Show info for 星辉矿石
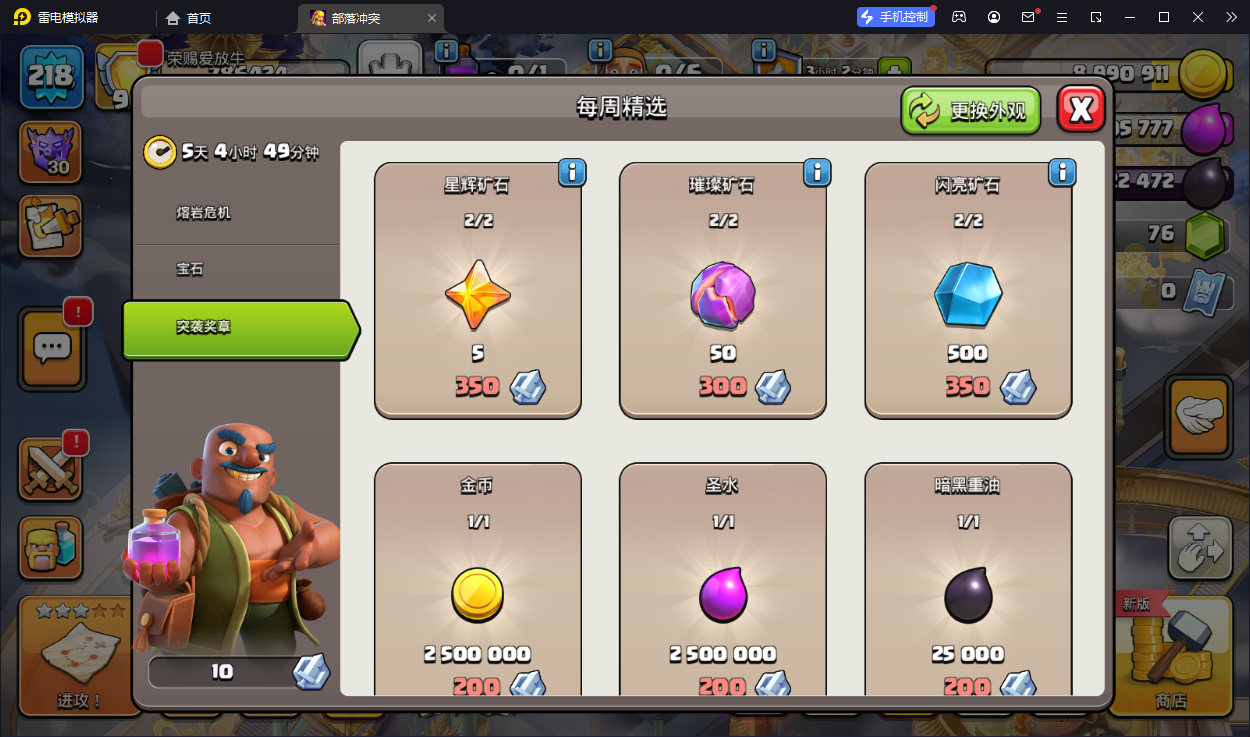The width and height of the screenshot is (1250, 737). click(572, 173)
